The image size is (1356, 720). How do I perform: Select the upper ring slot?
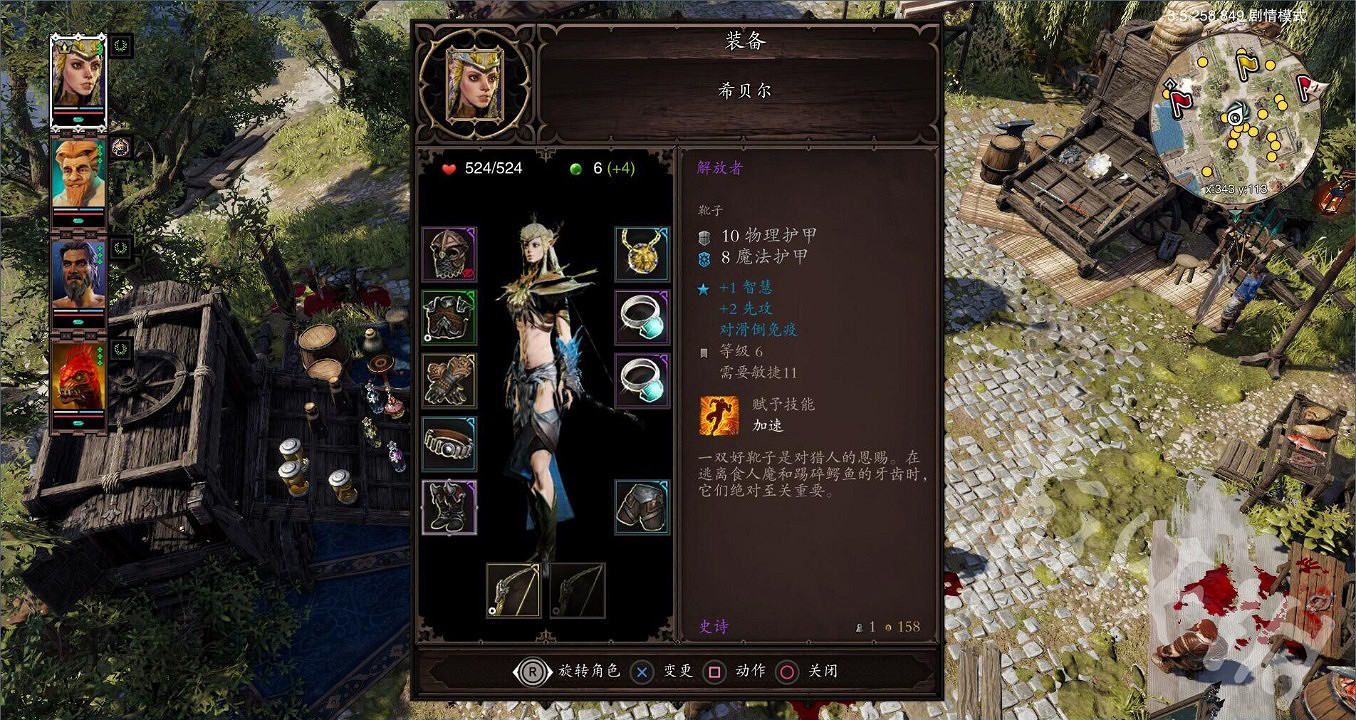point(641,318)
